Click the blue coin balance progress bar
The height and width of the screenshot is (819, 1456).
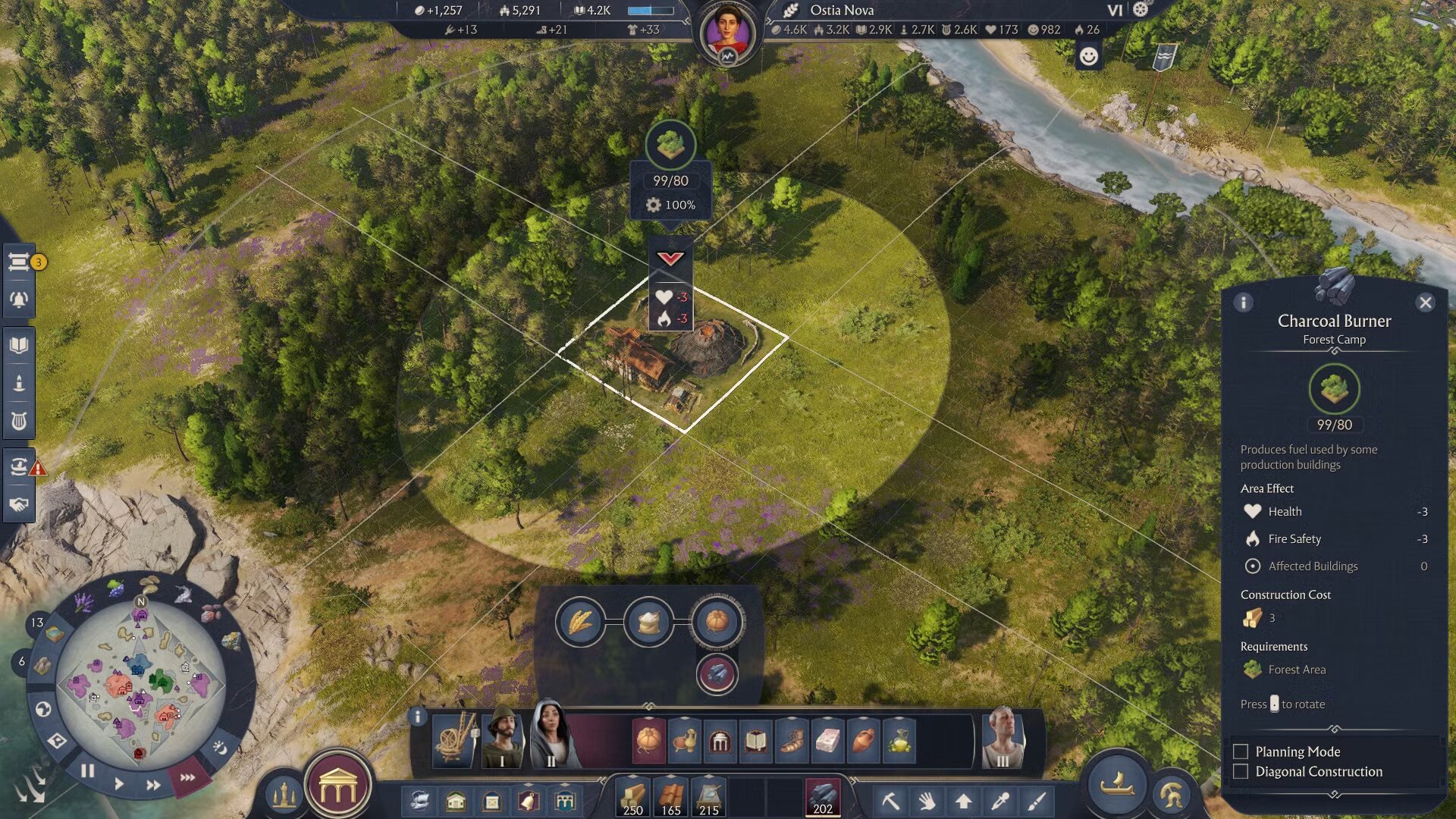[649, 11]
